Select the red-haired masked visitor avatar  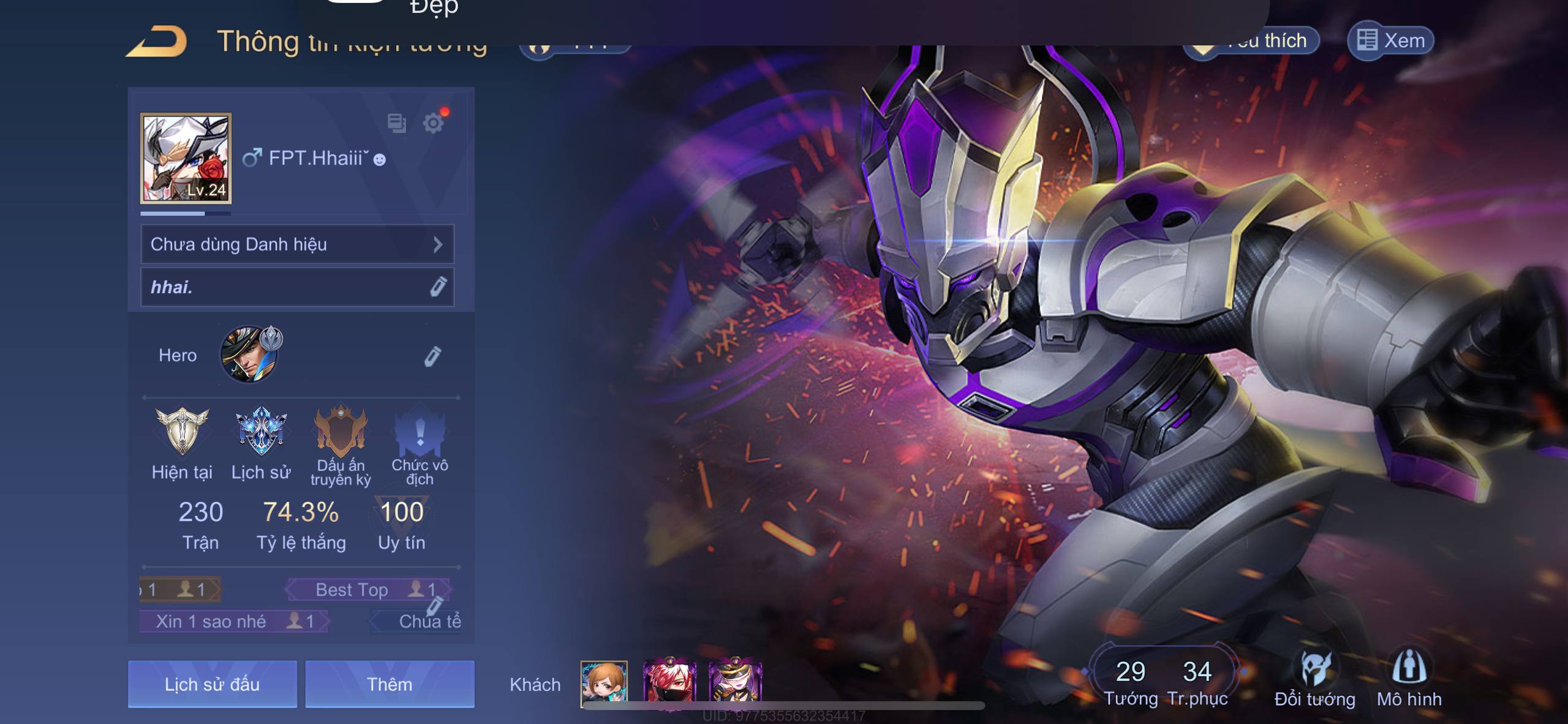(x=669, y=682)
